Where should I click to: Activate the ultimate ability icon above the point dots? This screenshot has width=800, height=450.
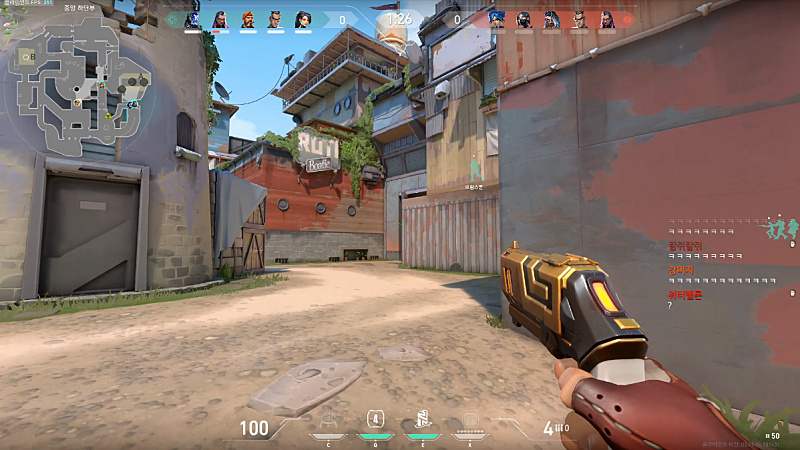coord(470,420)
